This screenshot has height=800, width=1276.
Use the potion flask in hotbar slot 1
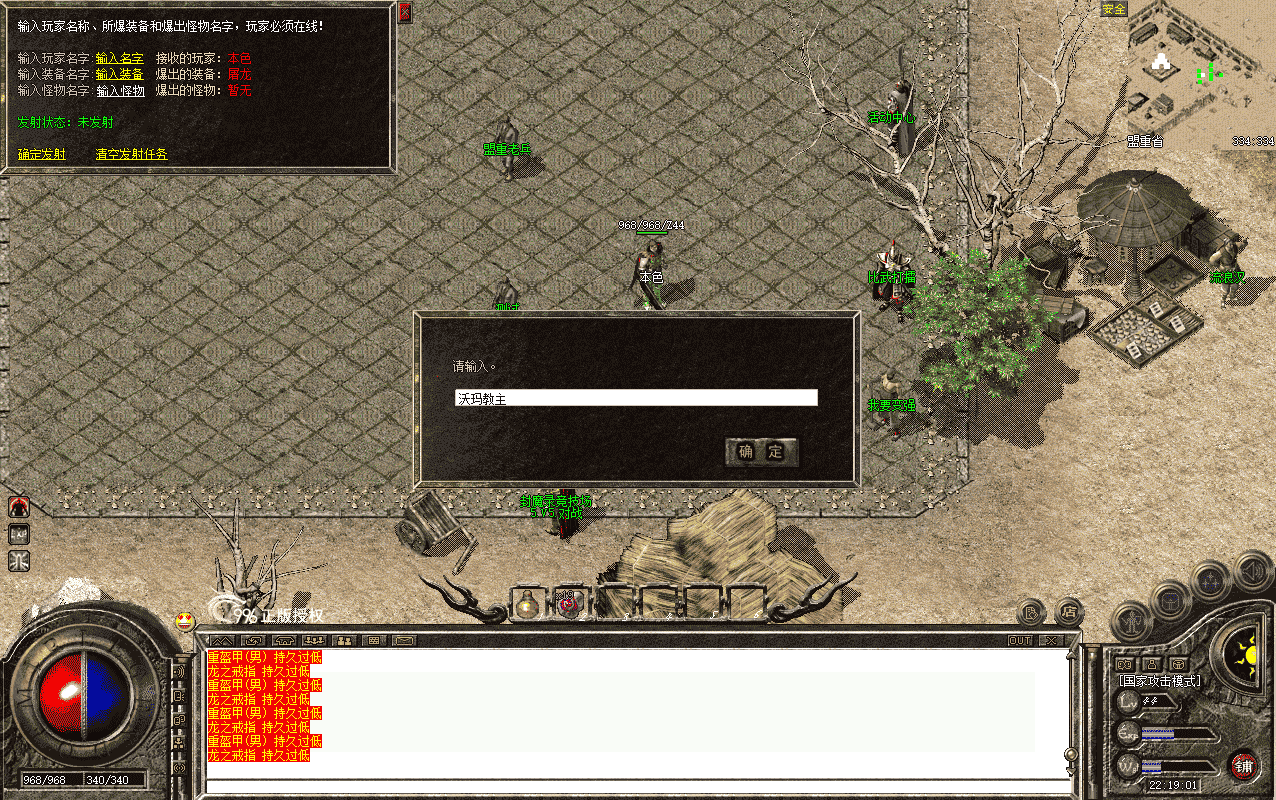coord(527,604)
